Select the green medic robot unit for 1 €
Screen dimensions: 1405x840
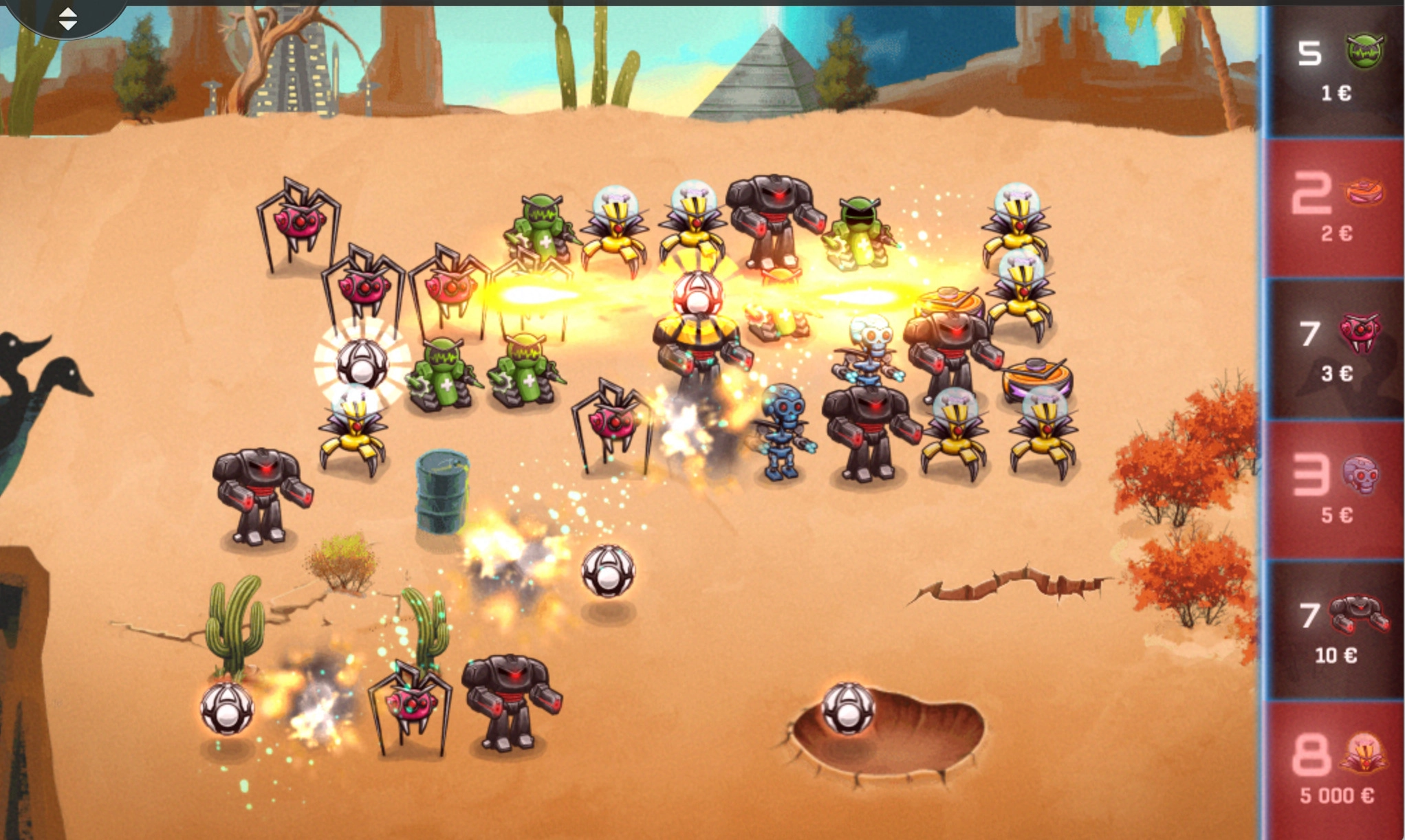[x=1336, y=69]
